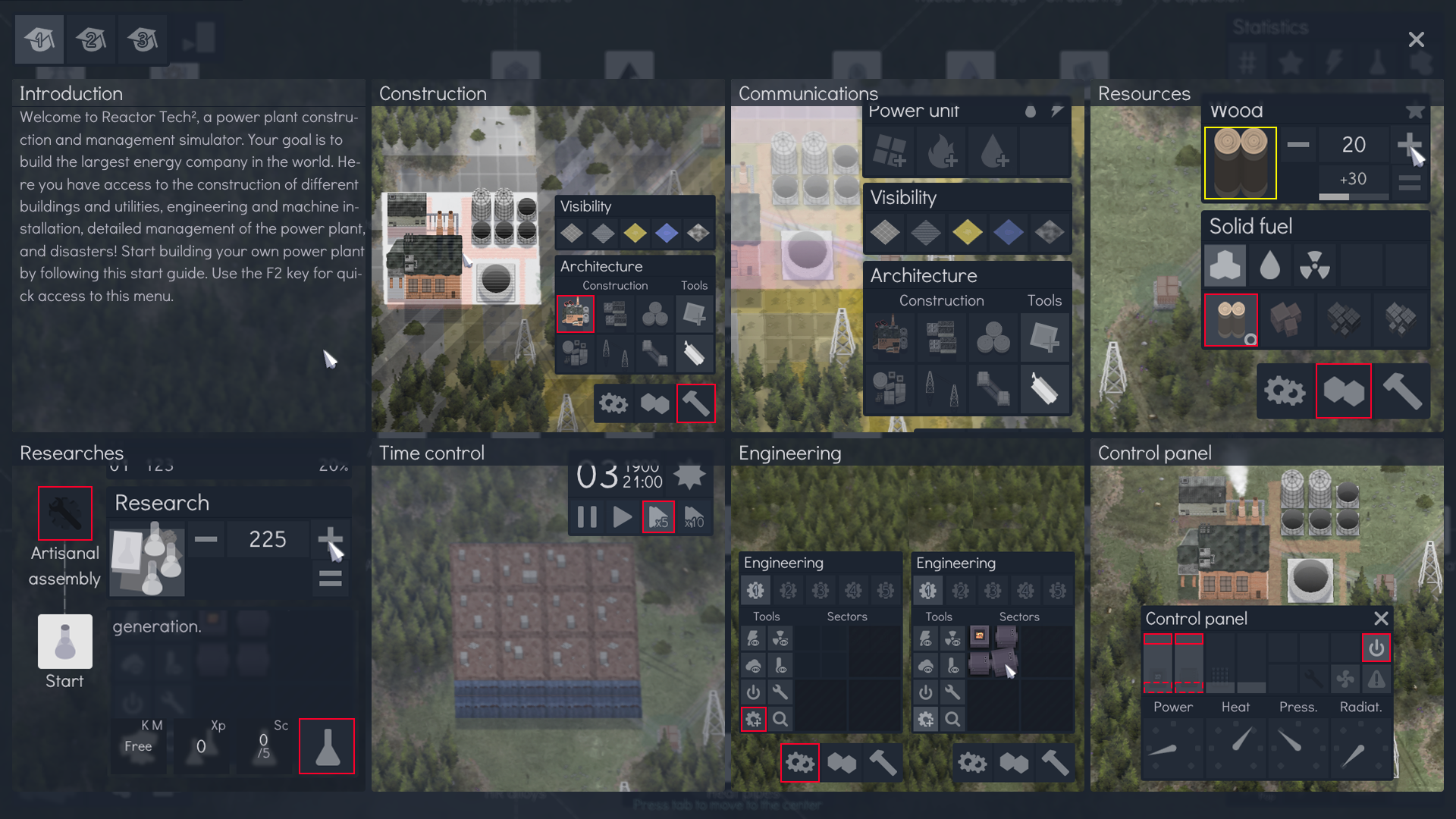The width and height of the screenshot is (1456, 819).
Task: Select the radioactive fuel icon under Solid fuel
Action: pyautogui.click(x=1315, y=265)
